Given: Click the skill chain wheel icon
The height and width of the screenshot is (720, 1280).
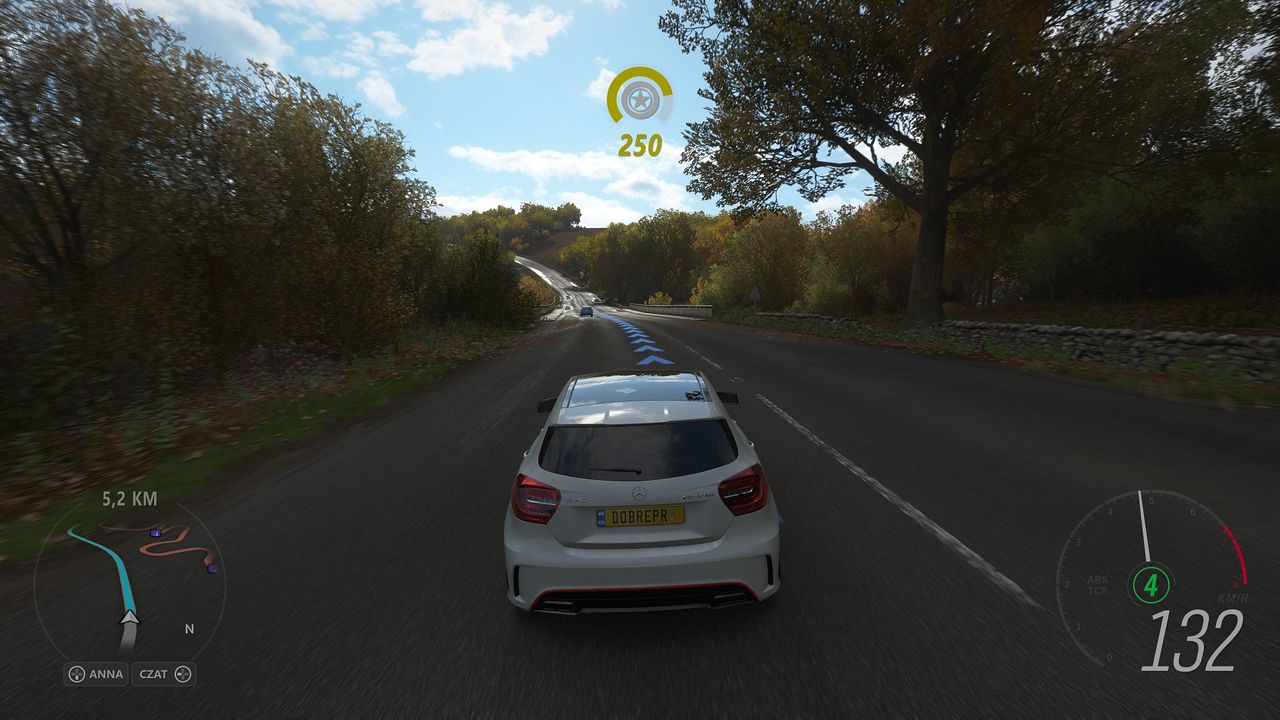Looking at the screenshot, I should (639, 98).
